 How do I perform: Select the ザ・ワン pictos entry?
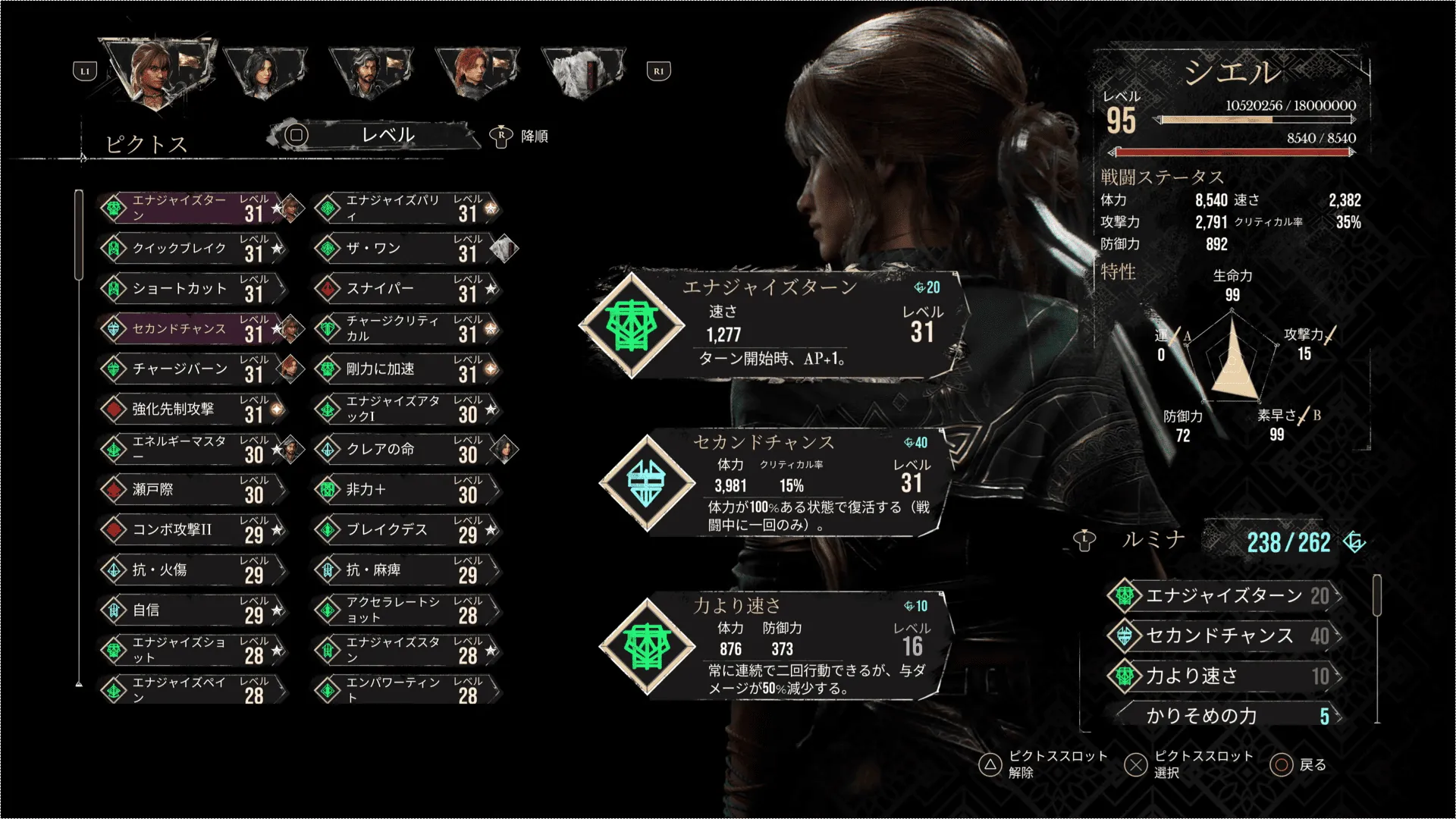click(407, 248)
